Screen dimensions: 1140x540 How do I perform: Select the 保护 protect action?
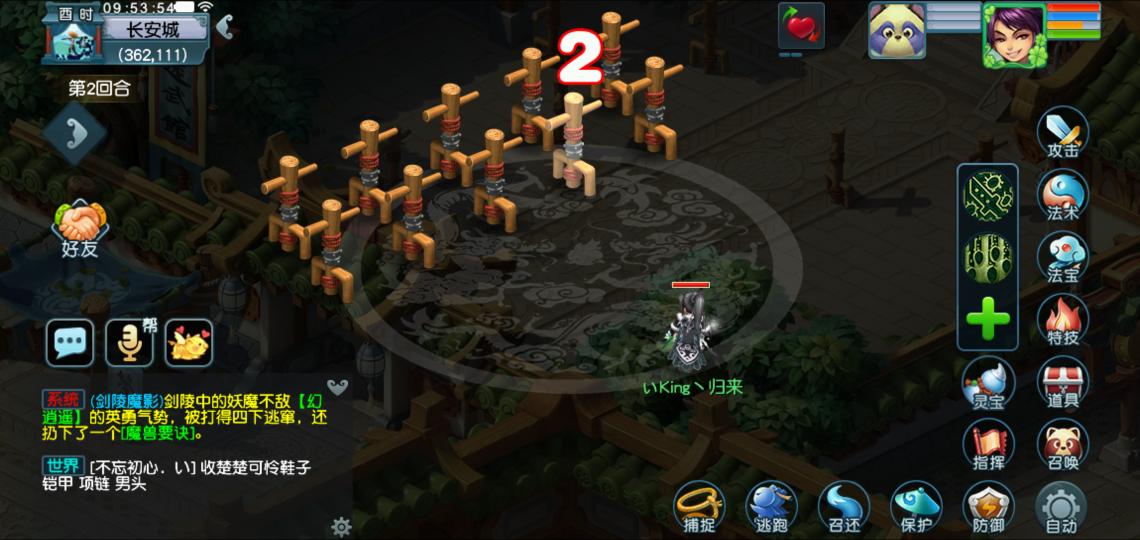coord(916,507)
